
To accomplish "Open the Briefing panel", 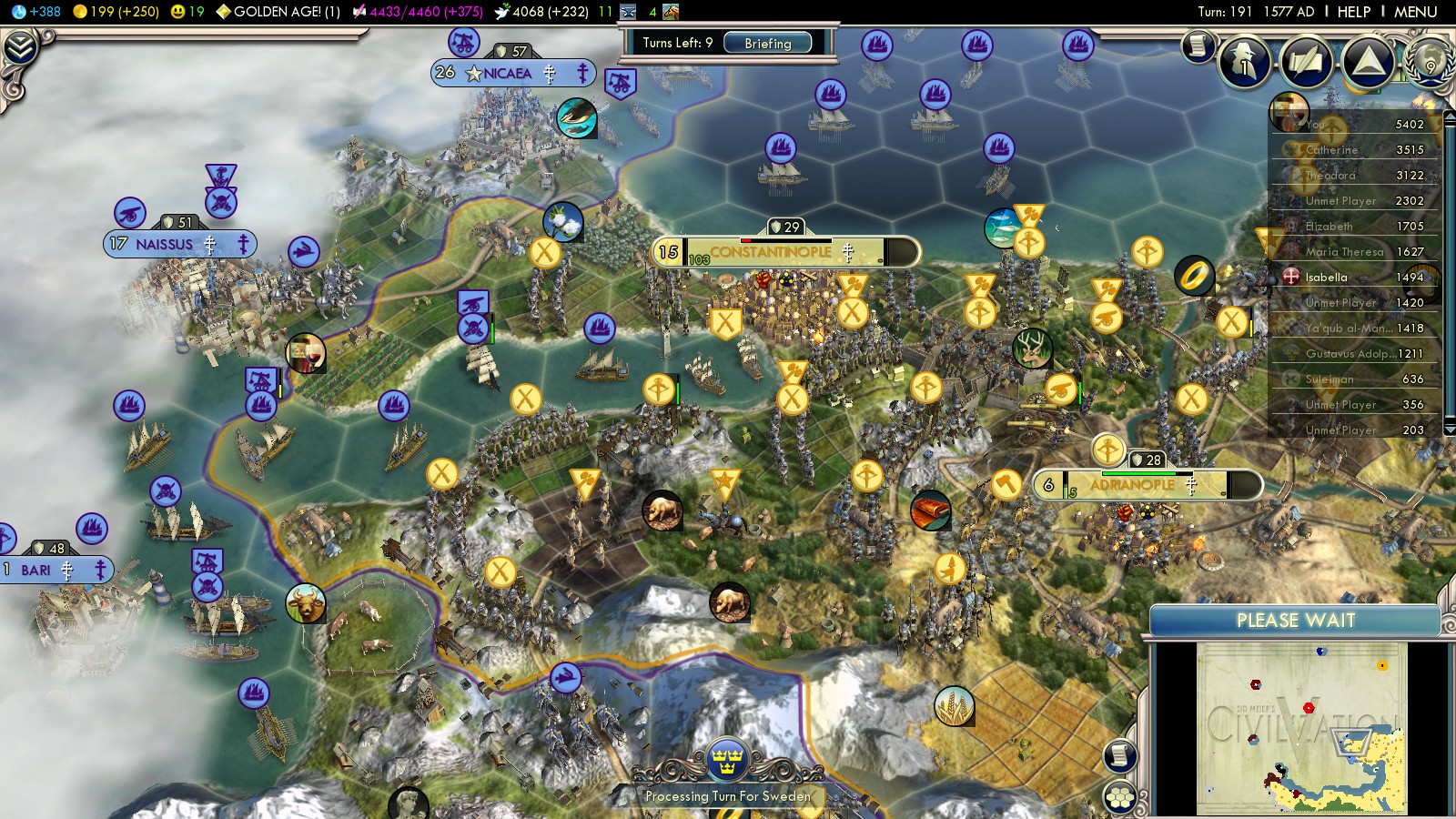I will pyautogui.click(x=767, y=43).
